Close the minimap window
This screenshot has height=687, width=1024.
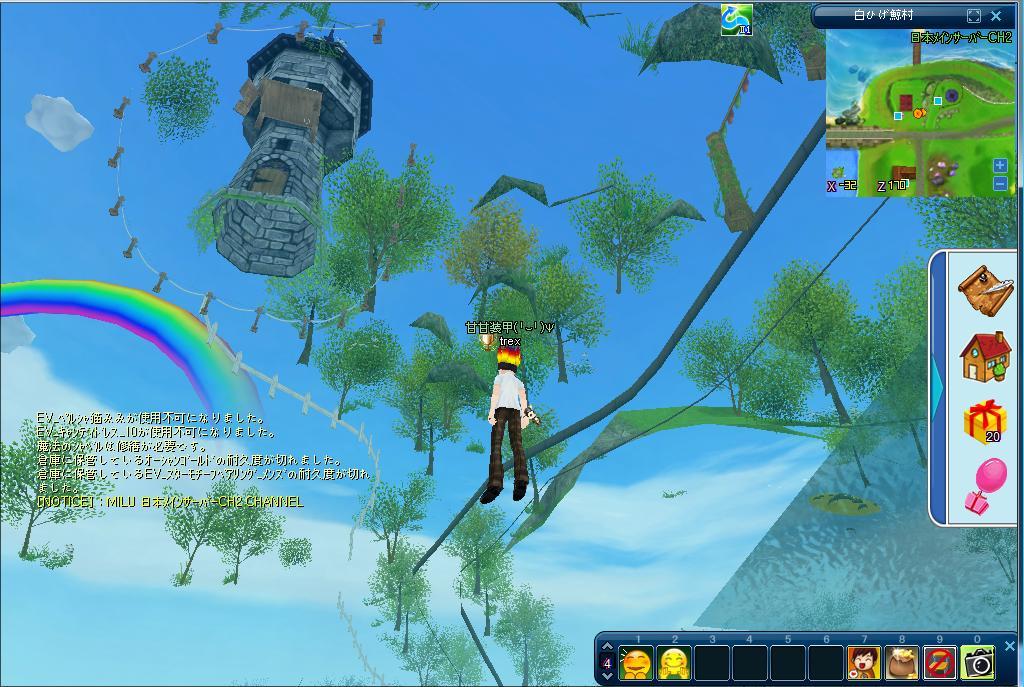(x=996, y=16)
